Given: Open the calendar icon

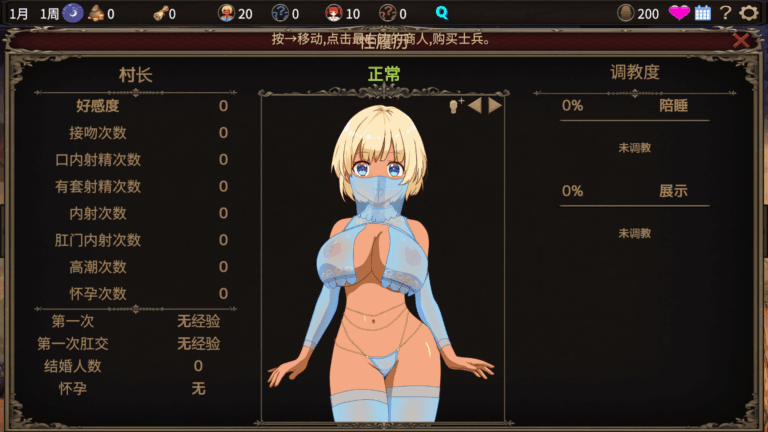Looking at the screenshot, I should pos(703,13).
